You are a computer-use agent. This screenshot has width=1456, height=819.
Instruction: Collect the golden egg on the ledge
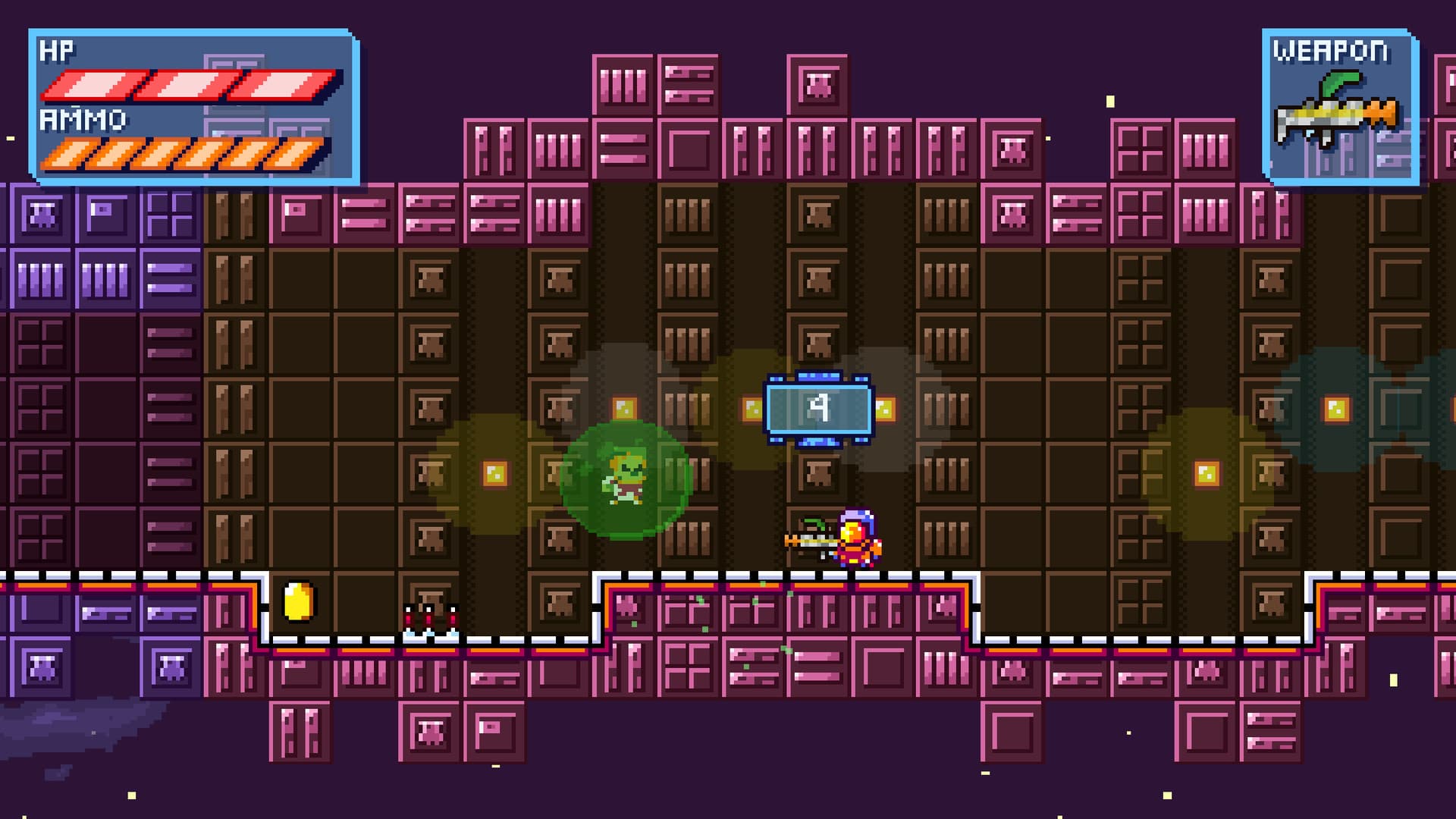[x=298, y=603]
